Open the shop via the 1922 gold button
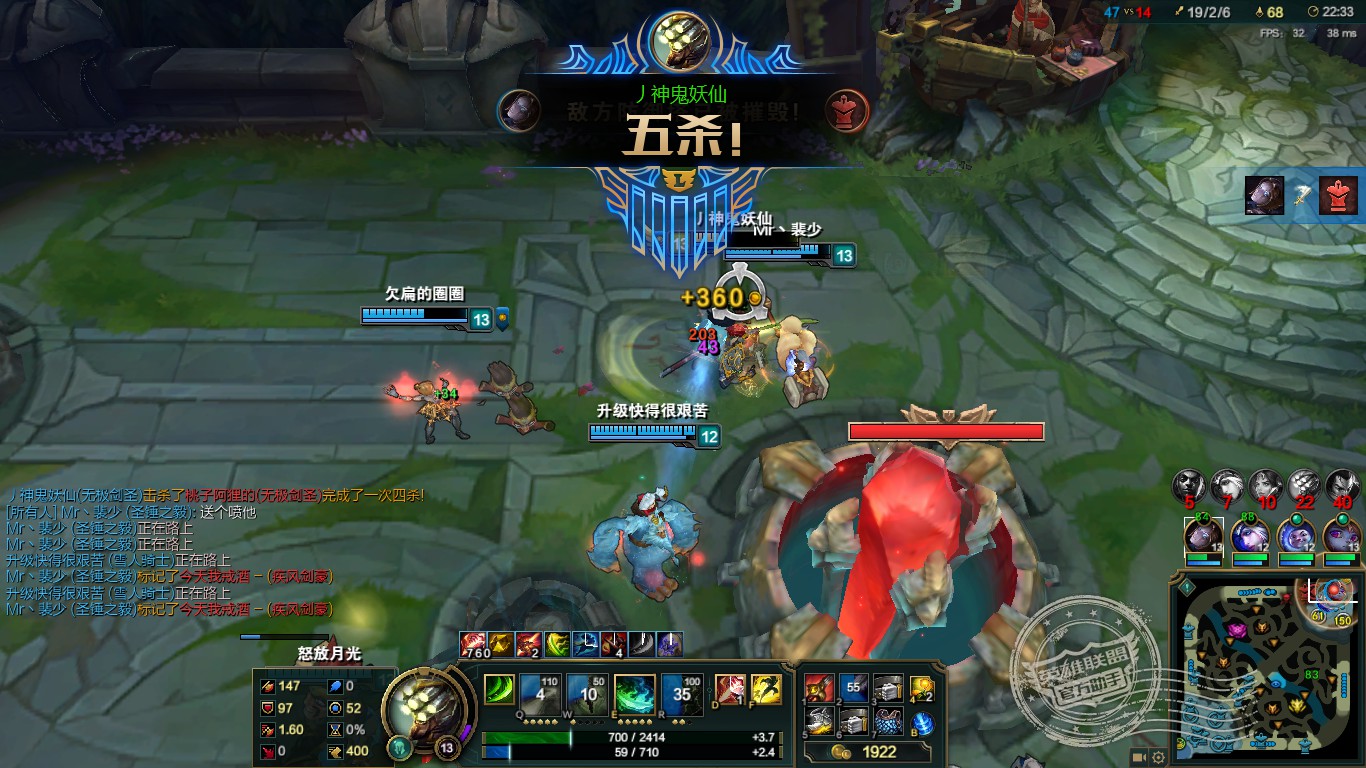Screen dimensions: 1366x768 point(869,752)
